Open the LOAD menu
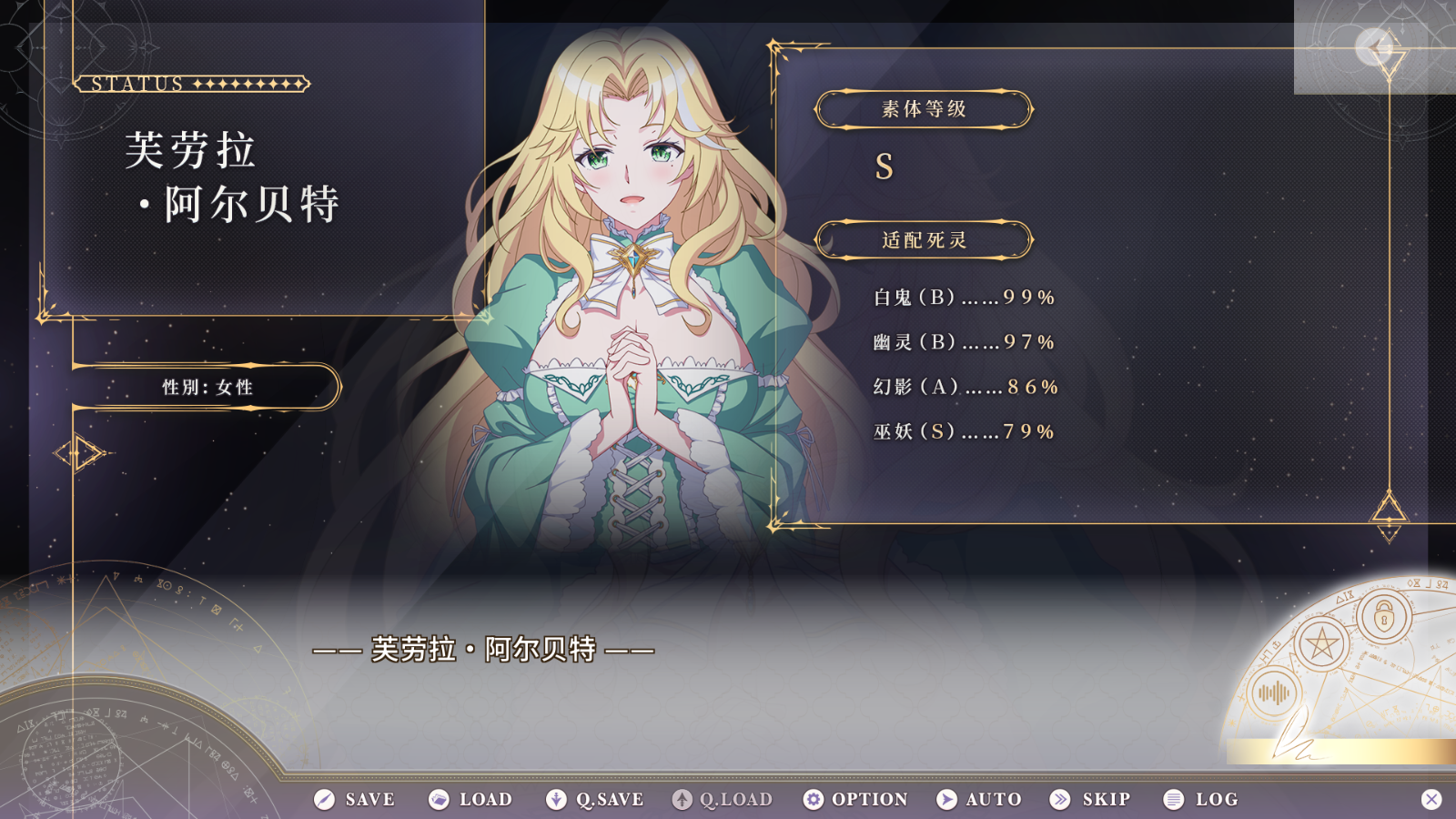The height and width of the screenshot is (819, 1456). pyautogui.click(x=470, y=799)
